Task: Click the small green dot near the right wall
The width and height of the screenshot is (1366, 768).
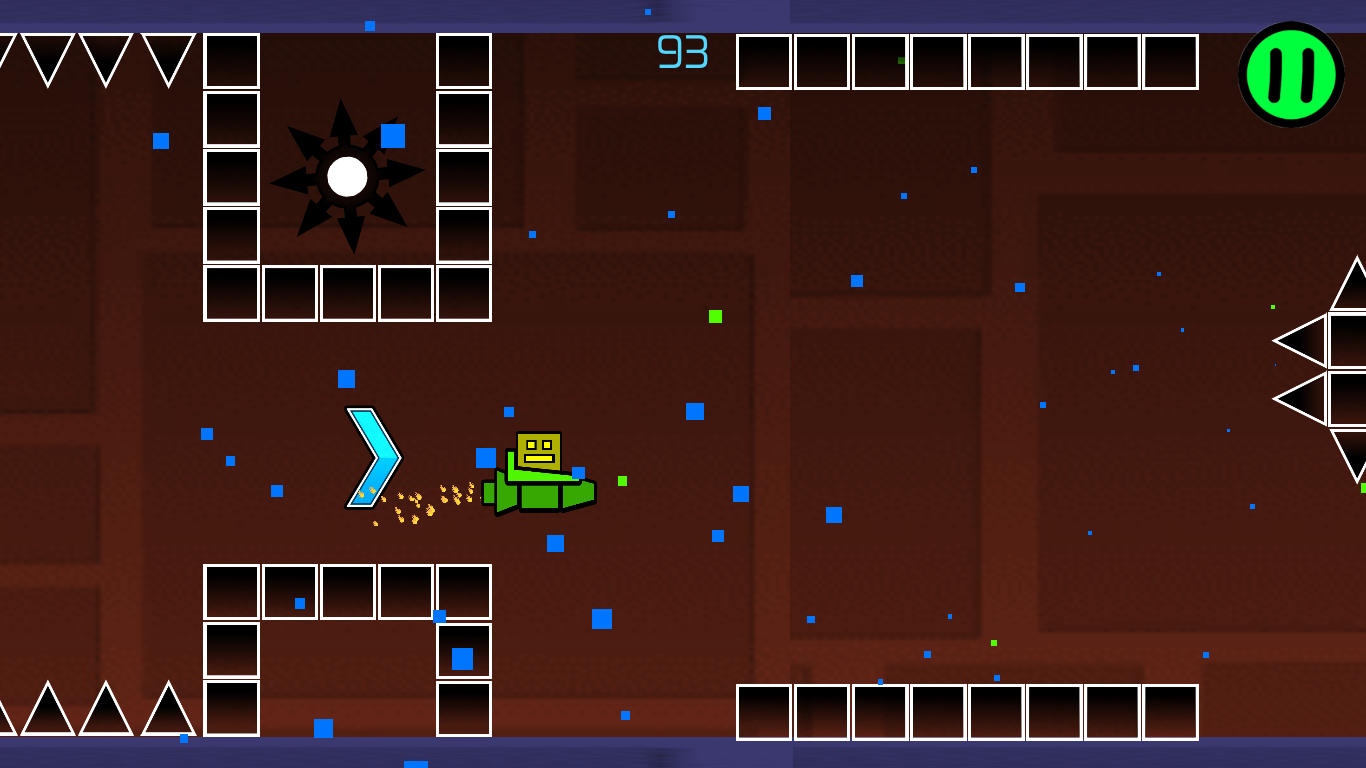Action: [1274, 305]
